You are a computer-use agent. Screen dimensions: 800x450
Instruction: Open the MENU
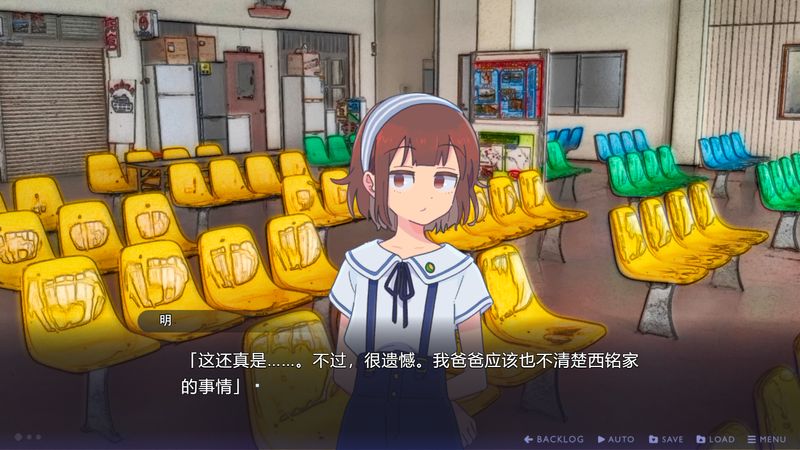click(x=767, y=439)
